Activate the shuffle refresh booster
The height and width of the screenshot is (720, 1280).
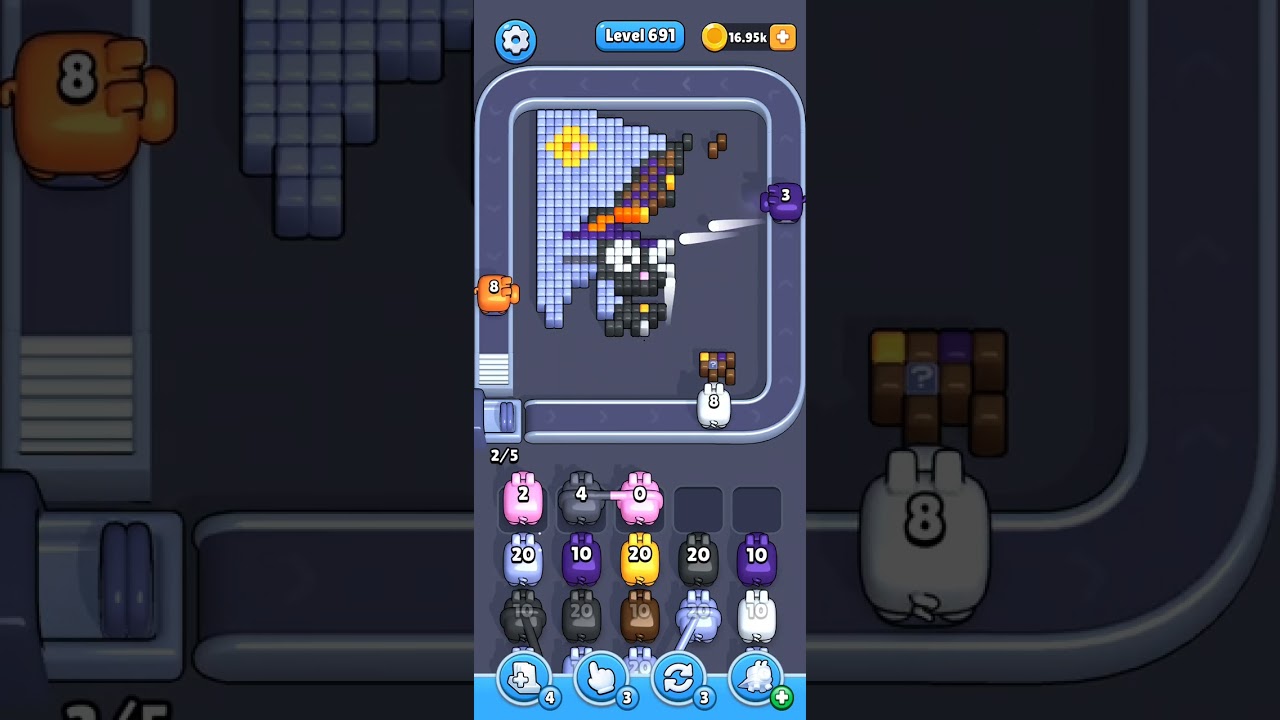[x=680, y=681]
